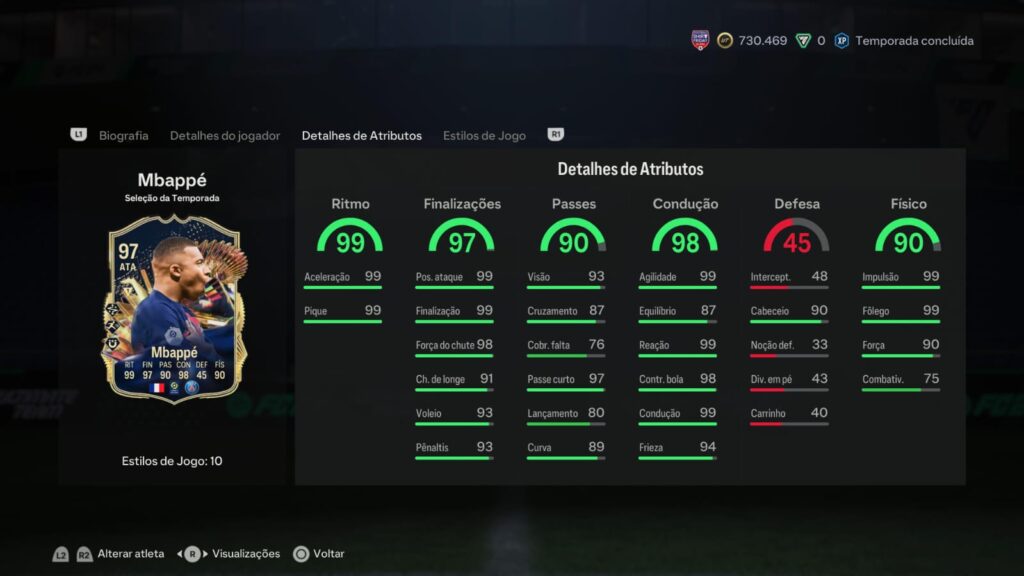Show the Estilos de Jogo tab
This screenshot has width=1024, height=576.
[x=484, y=135]
